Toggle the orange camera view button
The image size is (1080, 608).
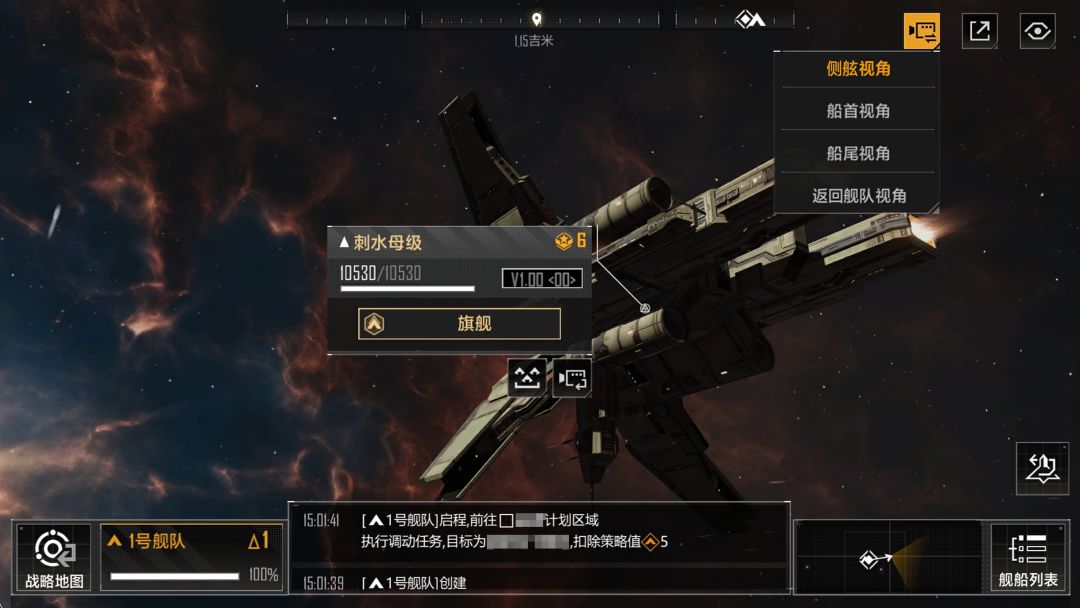[921, 31]
